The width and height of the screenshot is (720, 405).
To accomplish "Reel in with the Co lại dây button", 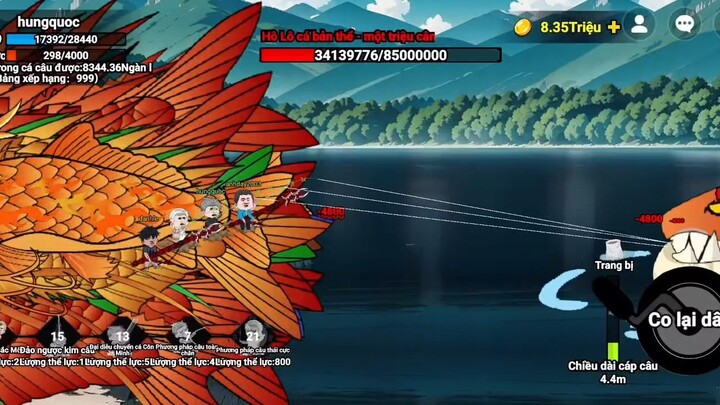I will pos(685,320).
